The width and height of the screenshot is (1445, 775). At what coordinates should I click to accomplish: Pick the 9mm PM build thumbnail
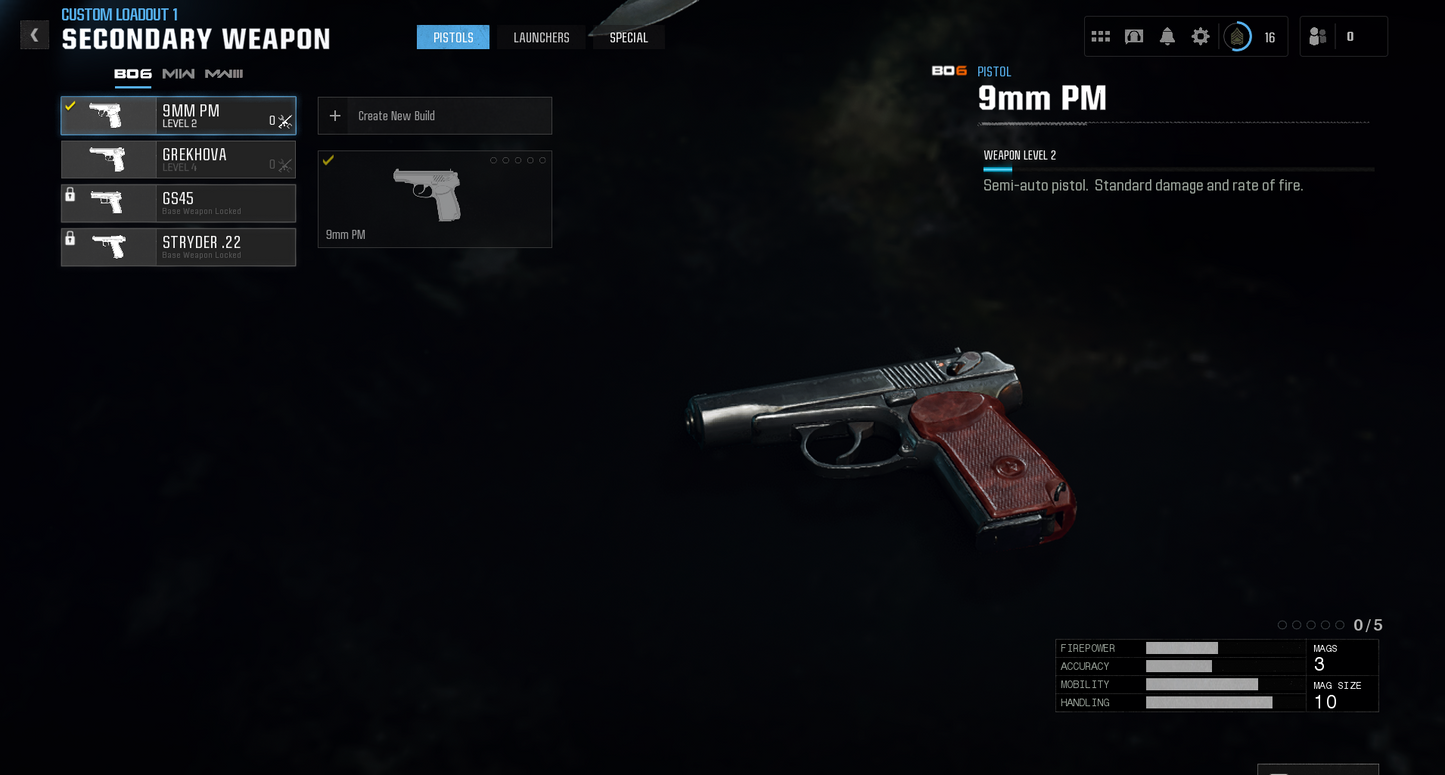(x=435, y=199)
